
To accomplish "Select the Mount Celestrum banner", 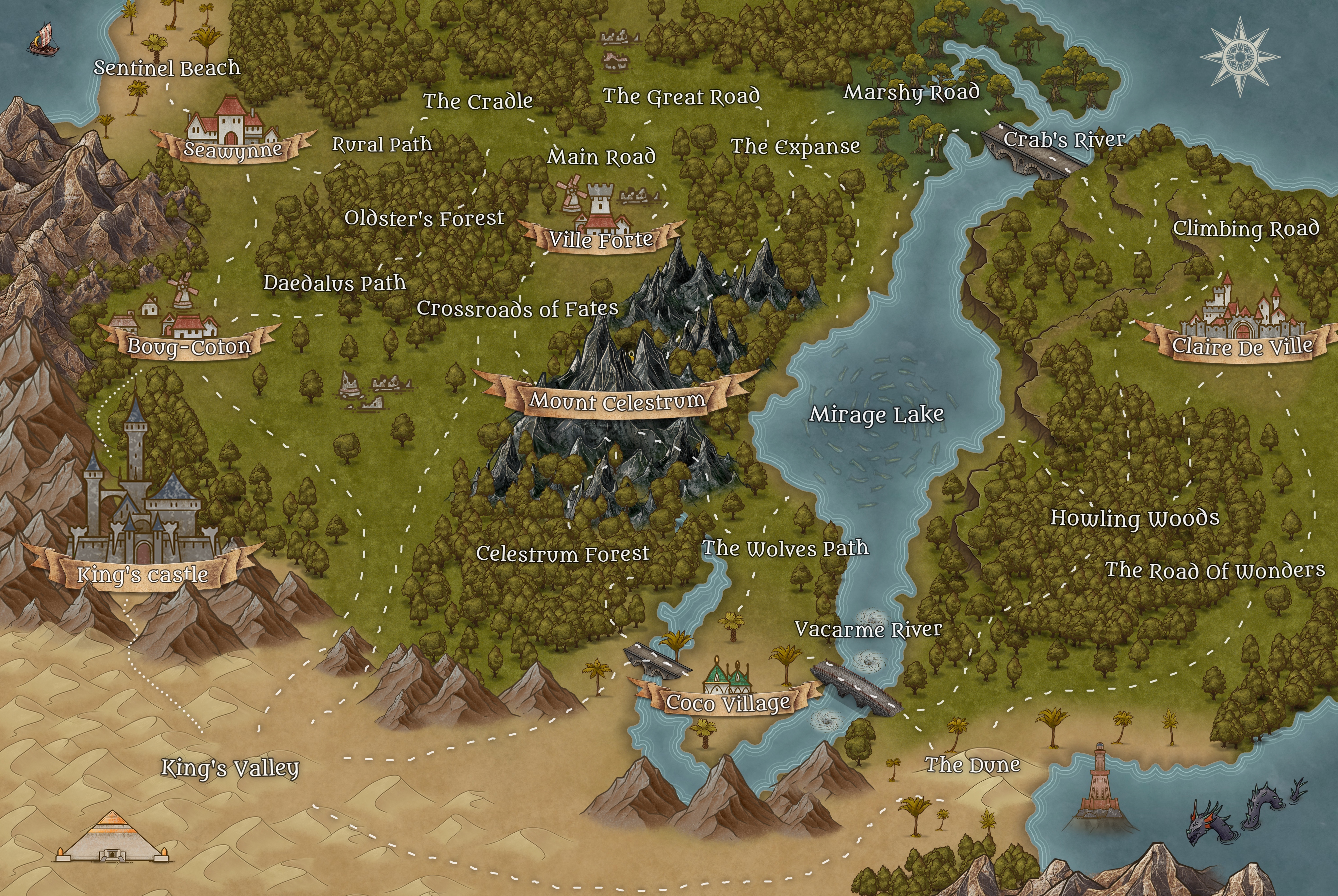I will [617, 401].
